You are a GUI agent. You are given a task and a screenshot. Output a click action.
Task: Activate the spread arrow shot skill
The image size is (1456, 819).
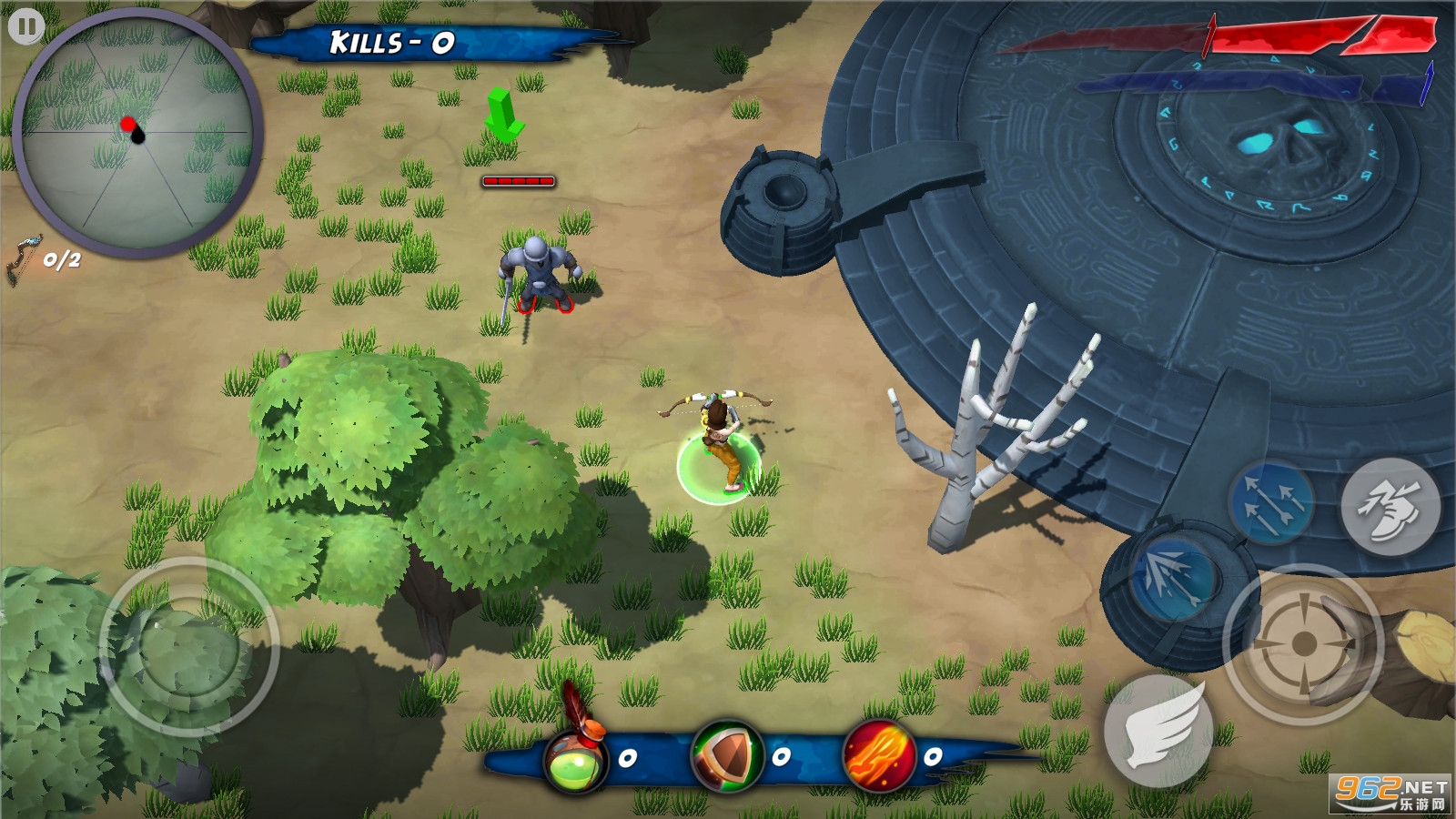pyautogui.click(x=1172, y=580)
